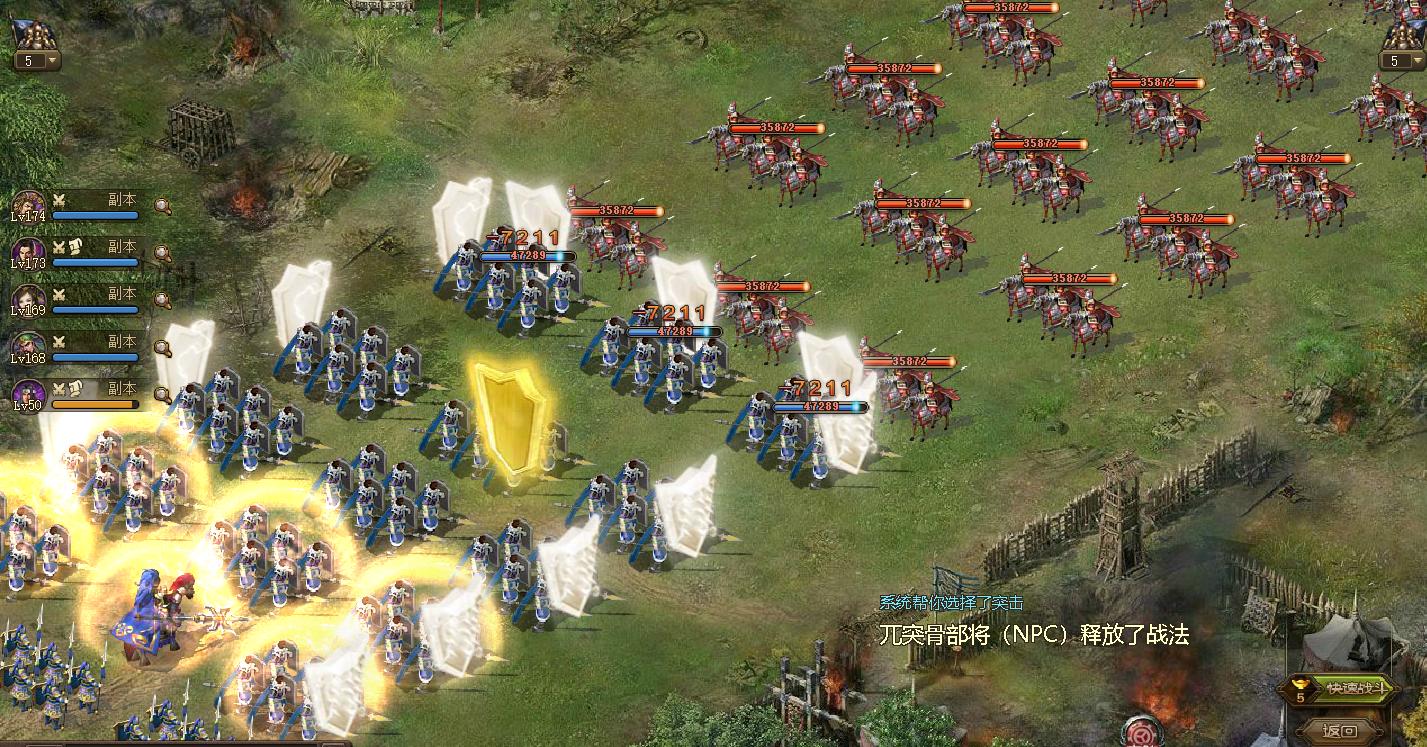1427x747 pixels.
Task: View Lv169 general details via magnifier
Action: 162,301
